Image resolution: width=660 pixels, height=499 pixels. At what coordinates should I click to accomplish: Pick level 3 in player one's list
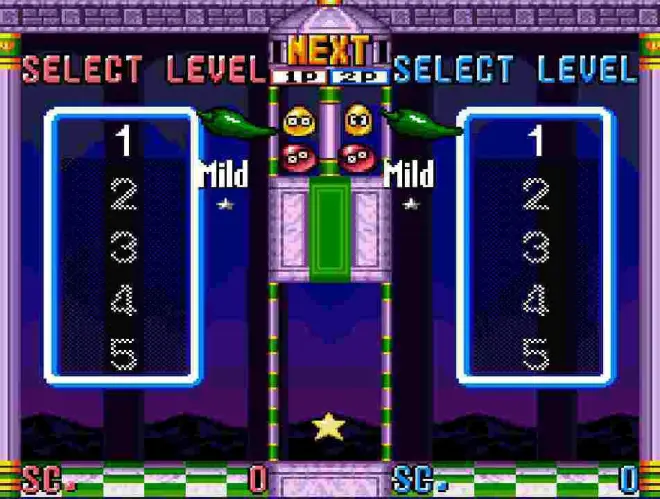click(x=123, y=248)
